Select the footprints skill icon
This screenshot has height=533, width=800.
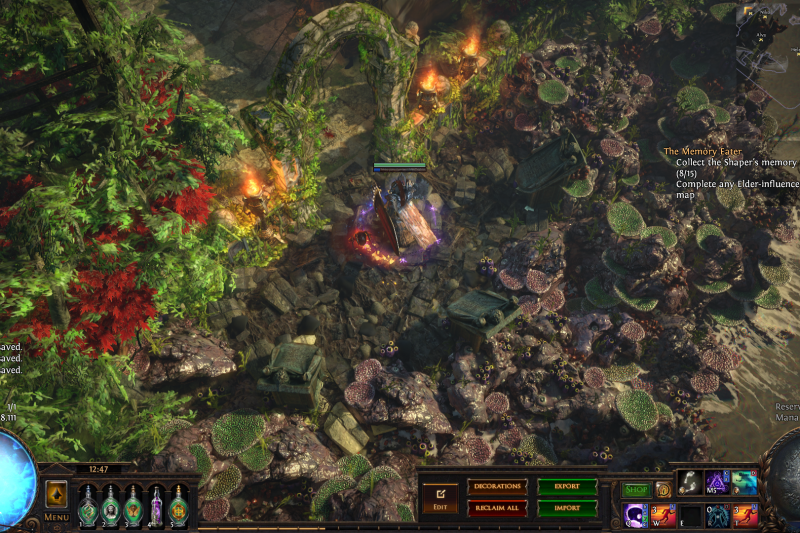pos(691,484)
